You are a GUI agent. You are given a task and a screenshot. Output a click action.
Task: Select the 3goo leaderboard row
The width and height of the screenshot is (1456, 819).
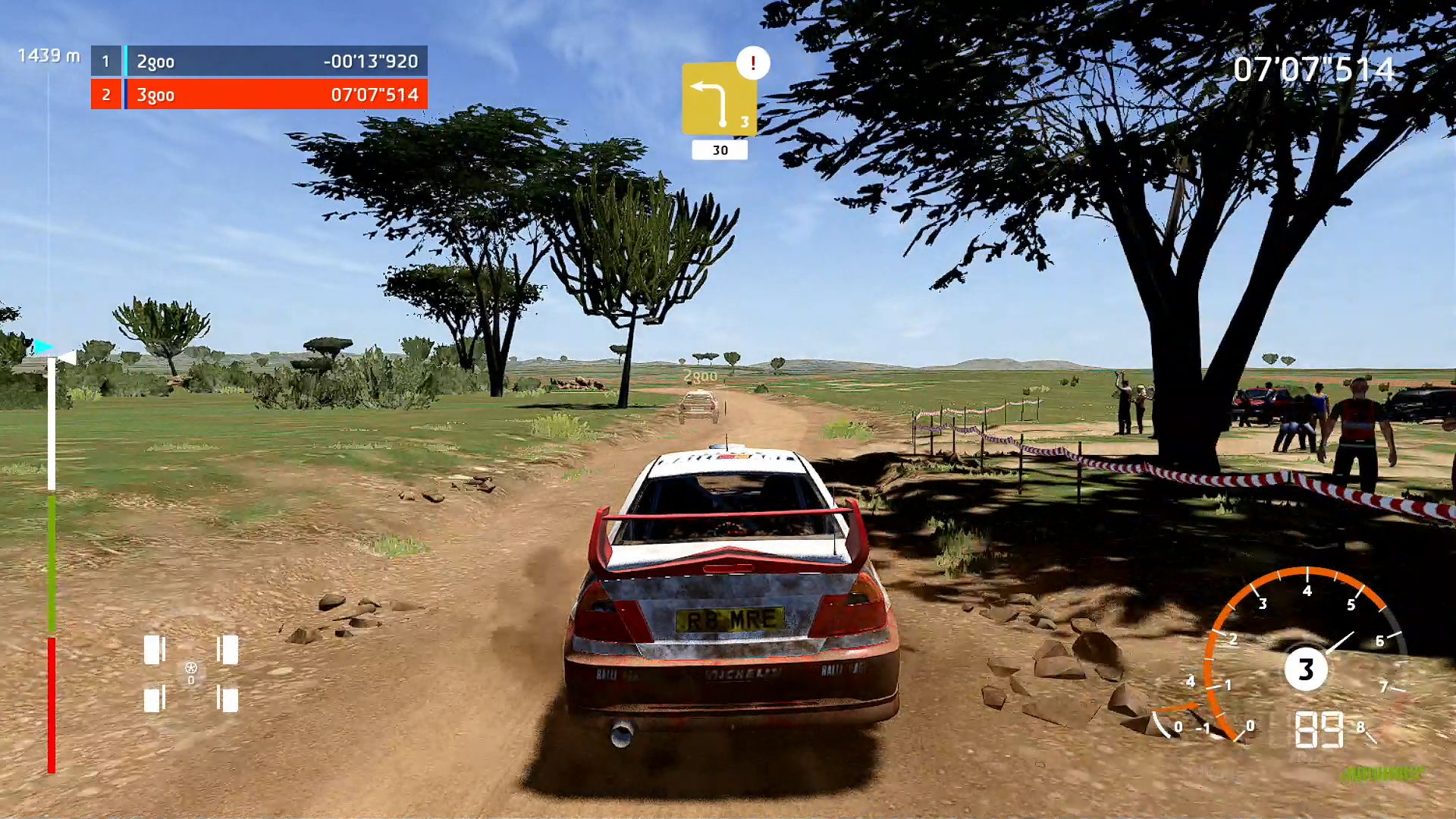(259, 95)
